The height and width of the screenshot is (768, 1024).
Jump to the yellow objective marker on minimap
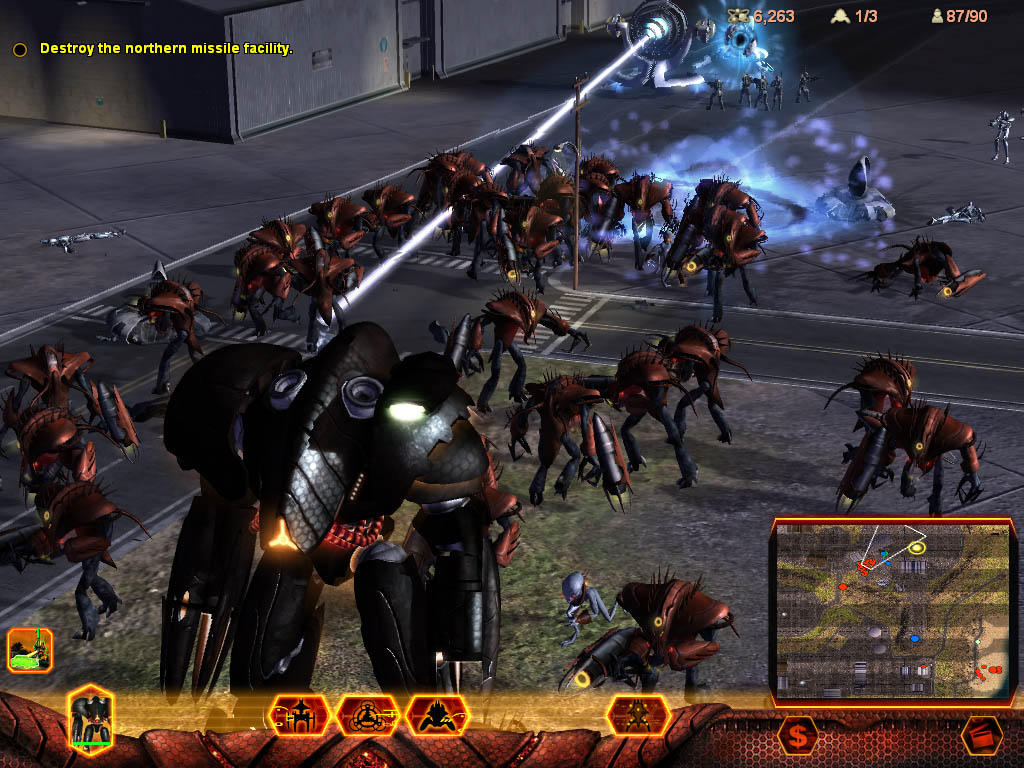coord(917,547)
